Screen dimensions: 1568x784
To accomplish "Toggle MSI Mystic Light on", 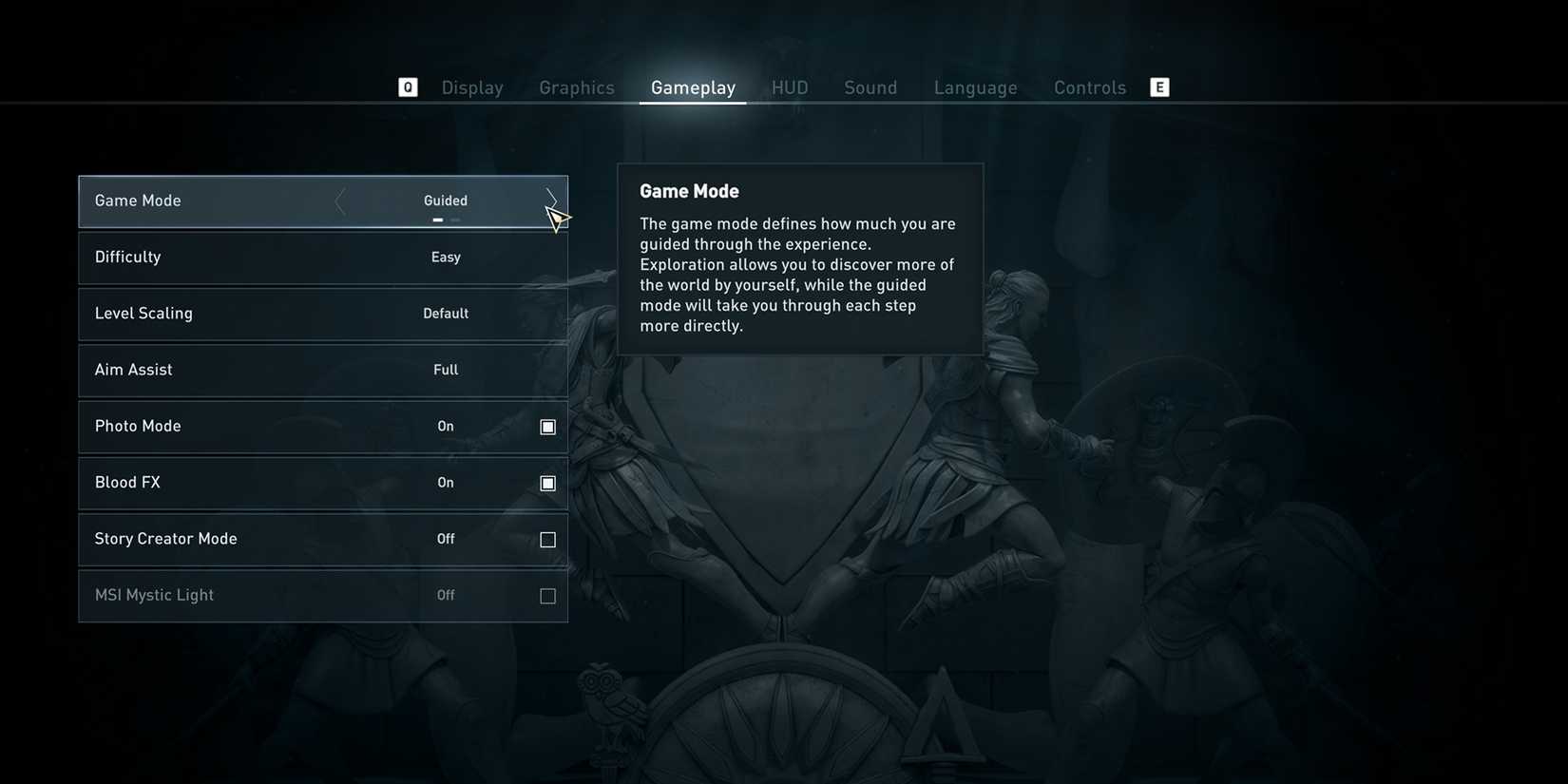I will coord(547,596).
